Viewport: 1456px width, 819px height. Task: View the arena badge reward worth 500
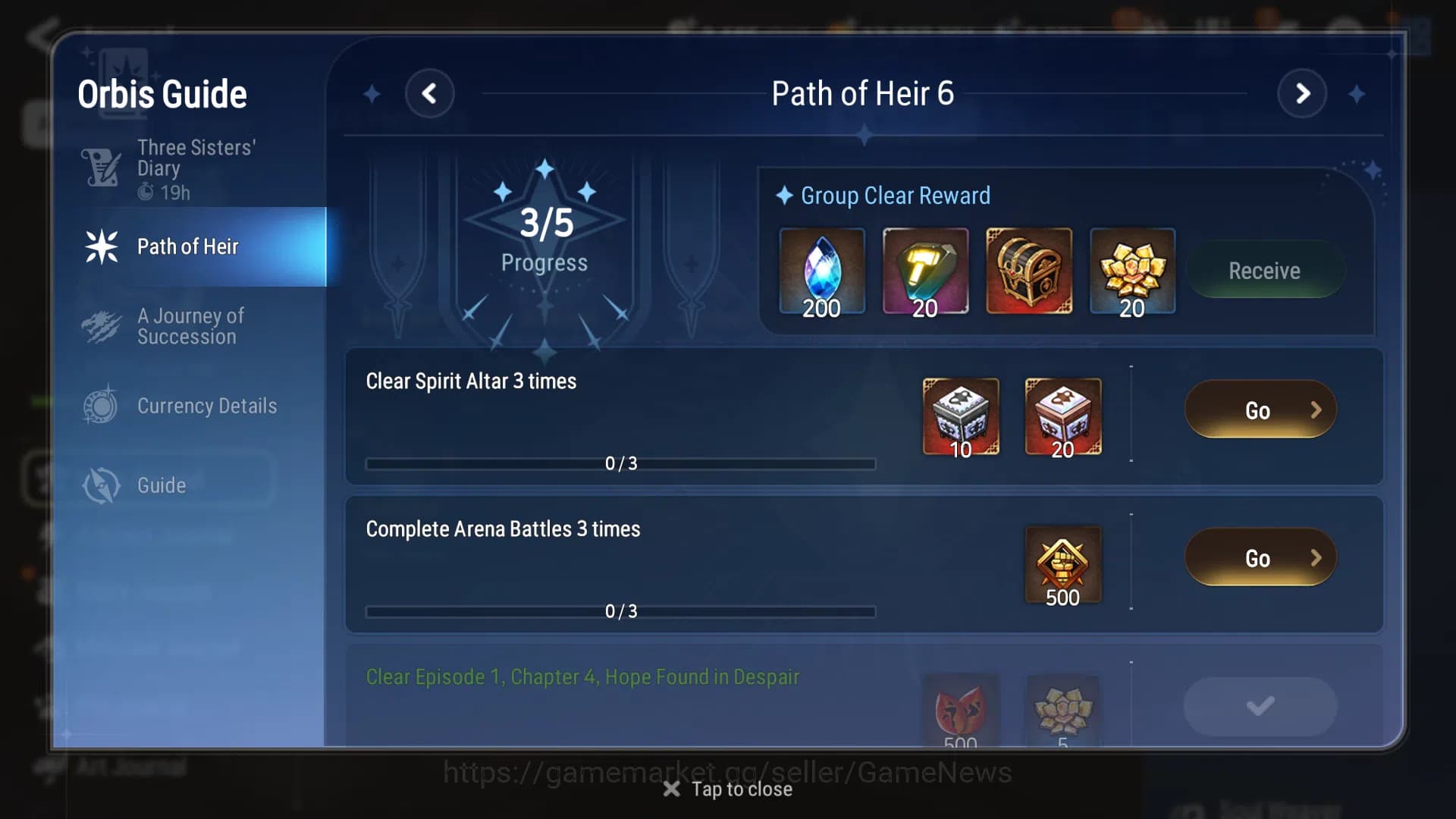point(1062,564)
